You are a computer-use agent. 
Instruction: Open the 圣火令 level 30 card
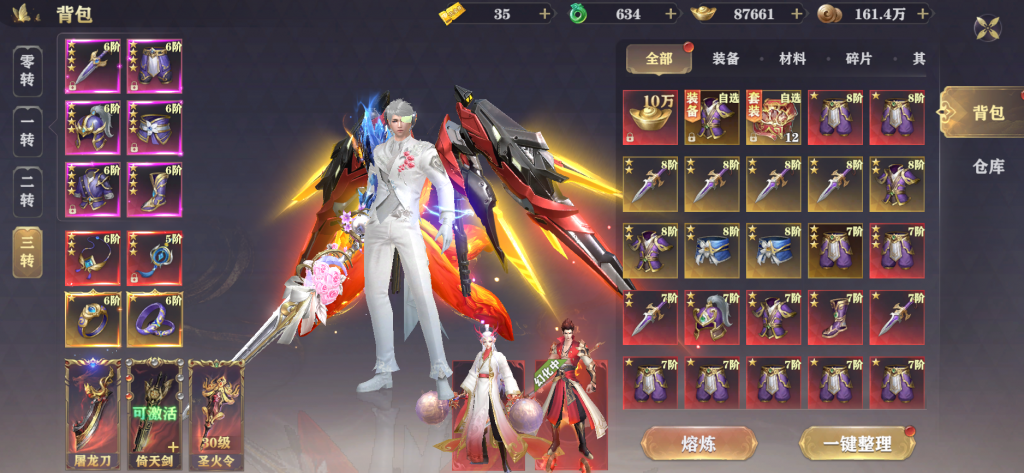(x=217, y=402)
